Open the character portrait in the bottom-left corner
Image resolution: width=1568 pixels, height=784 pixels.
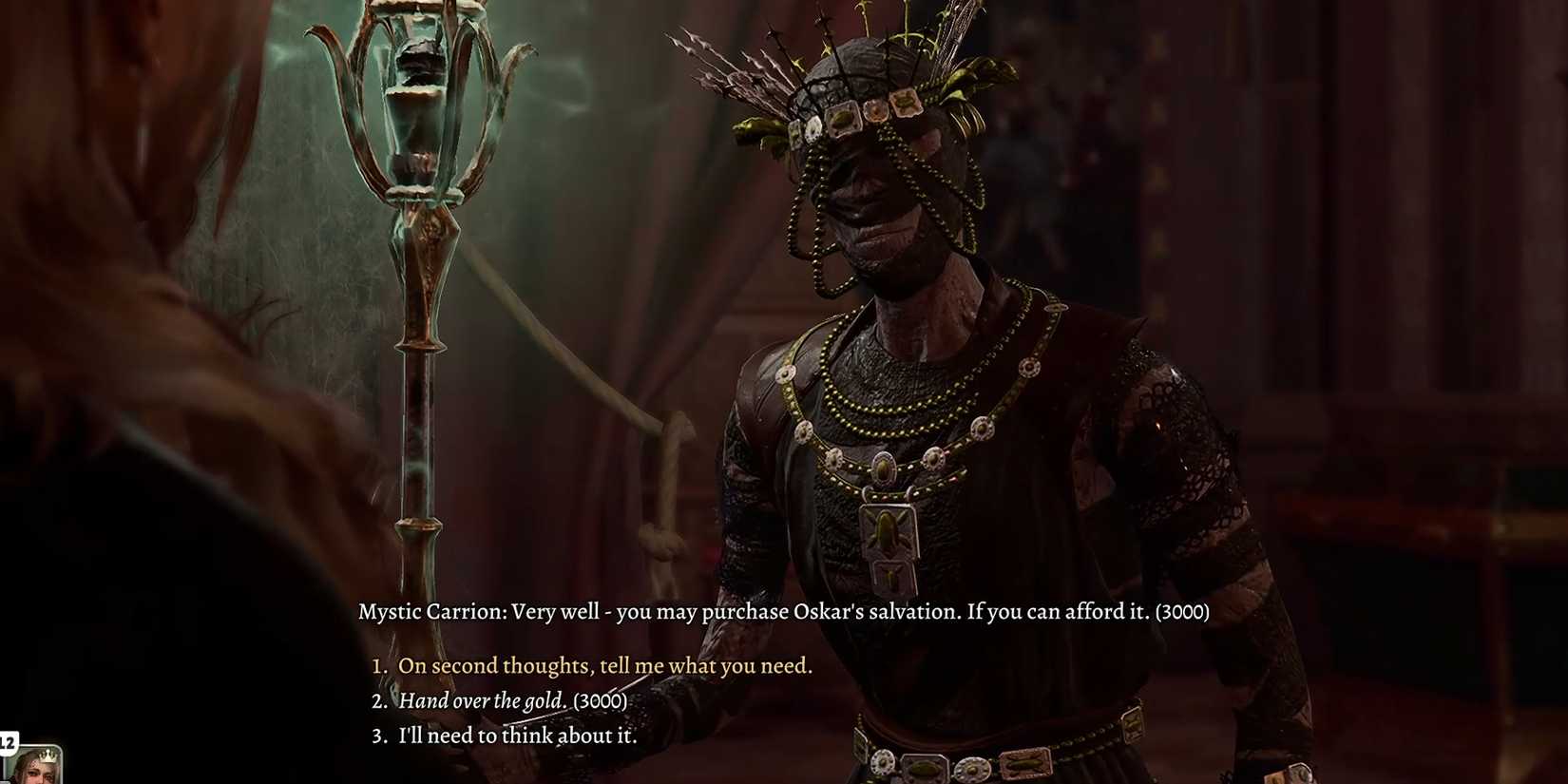coord(36,772)
